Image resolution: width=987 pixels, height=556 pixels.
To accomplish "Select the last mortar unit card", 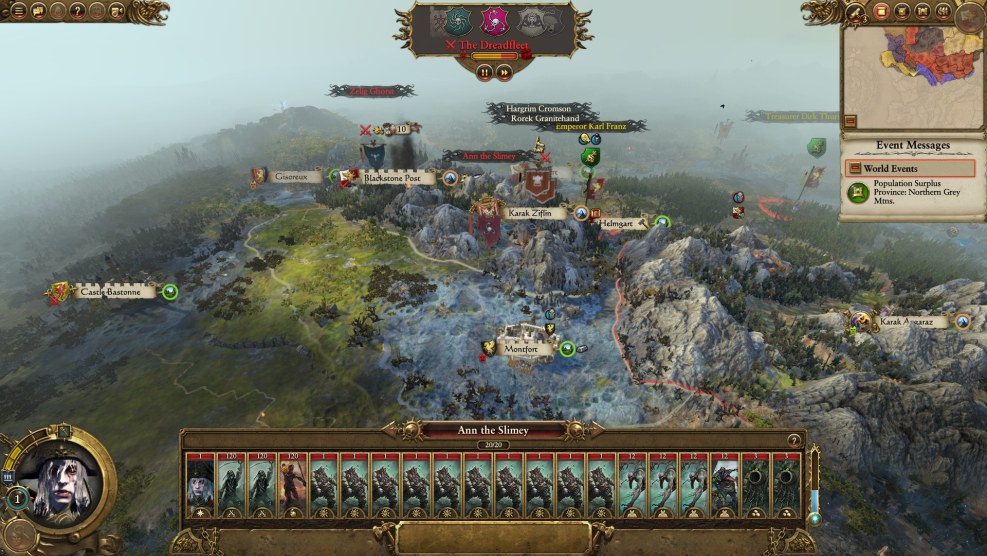I will (788, 485).
